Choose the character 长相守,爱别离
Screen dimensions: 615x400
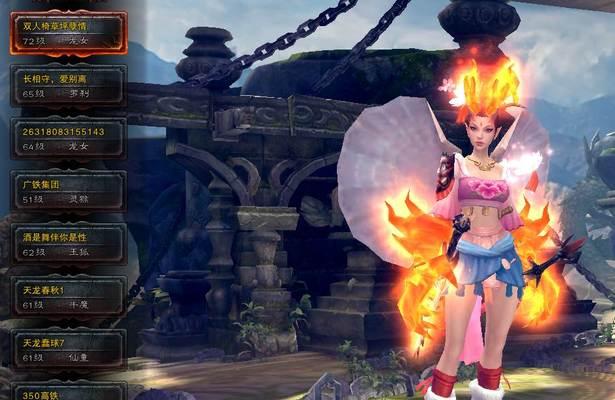click(x=68, y=84)
